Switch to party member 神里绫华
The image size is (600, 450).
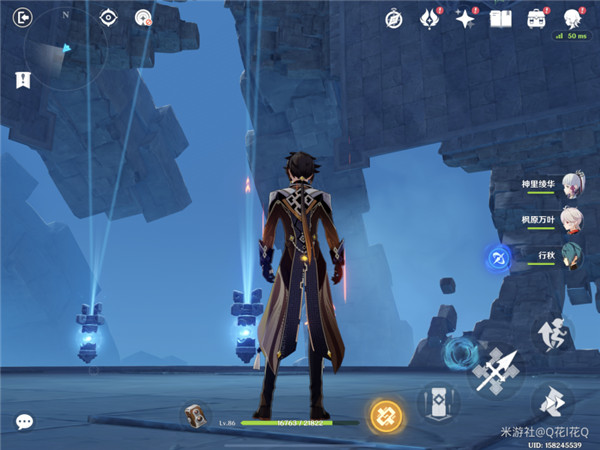571,185
